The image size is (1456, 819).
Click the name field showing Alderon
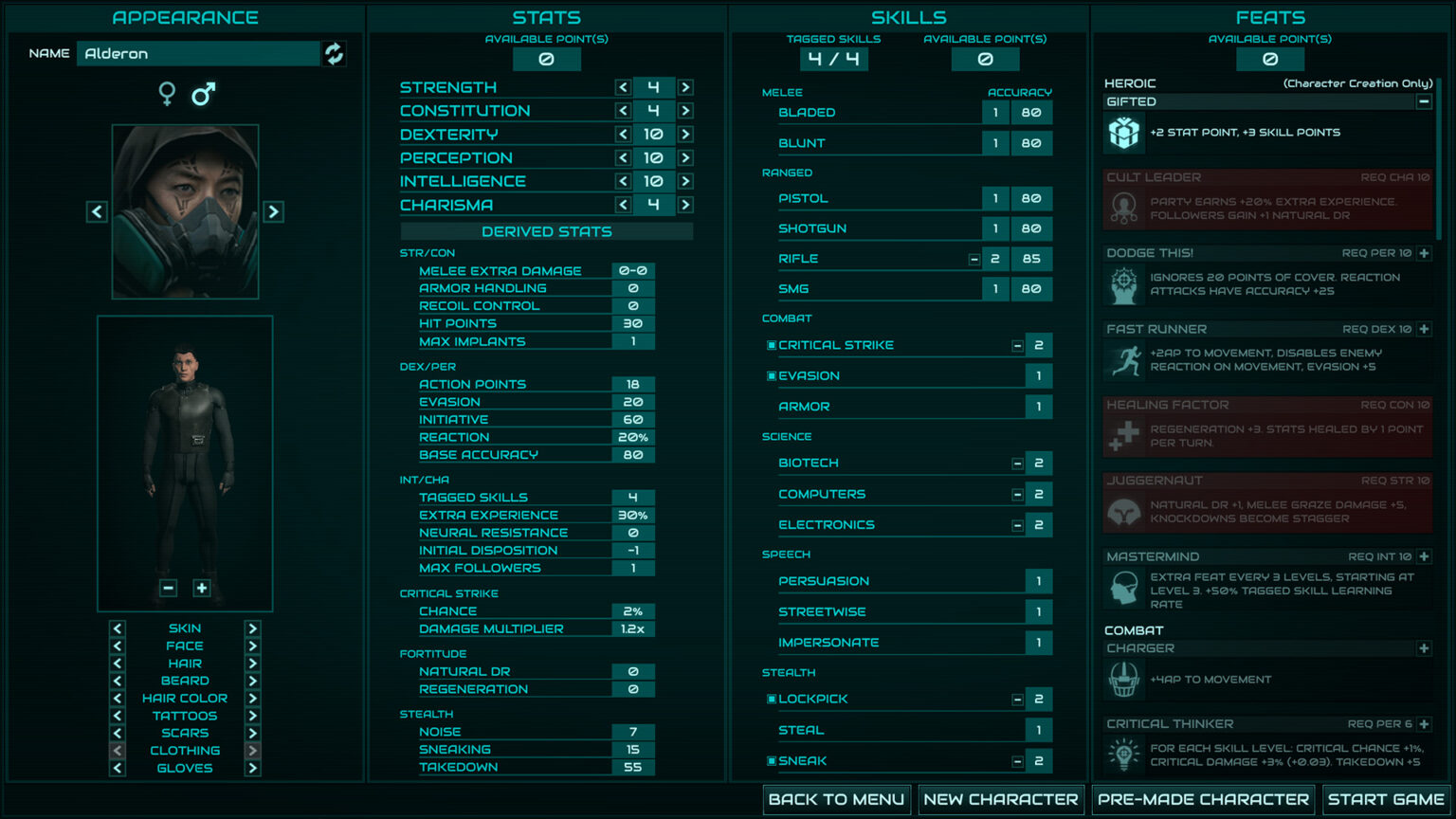tap(199, 53)
